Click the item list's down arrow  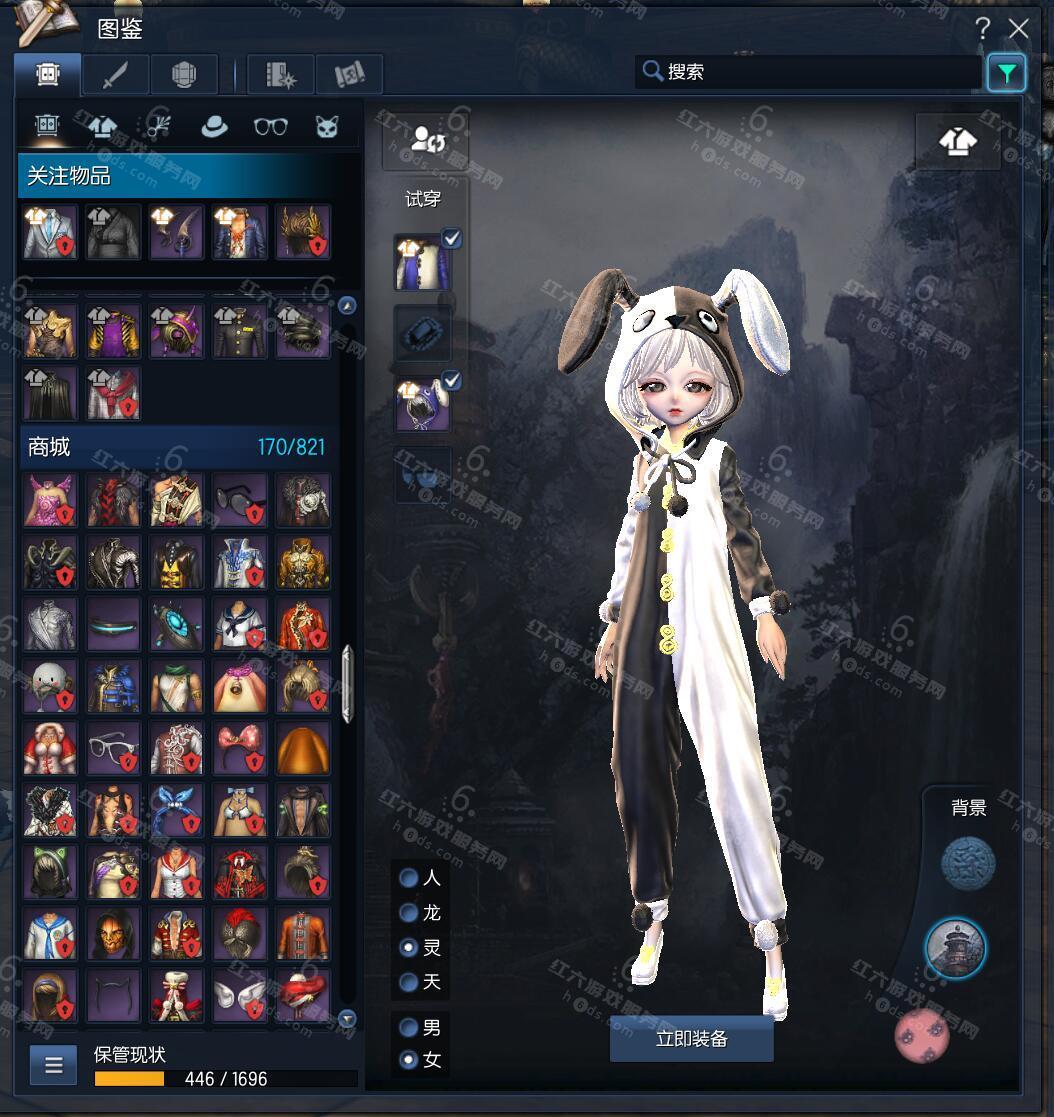[347, 1019]
